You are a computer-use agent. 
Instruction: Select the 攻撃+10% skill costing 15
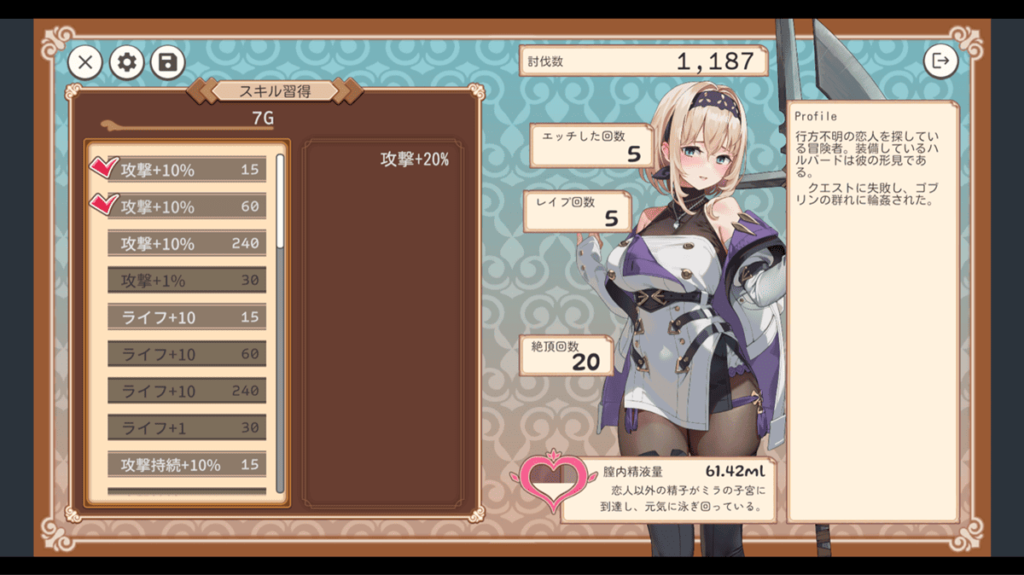187,170
